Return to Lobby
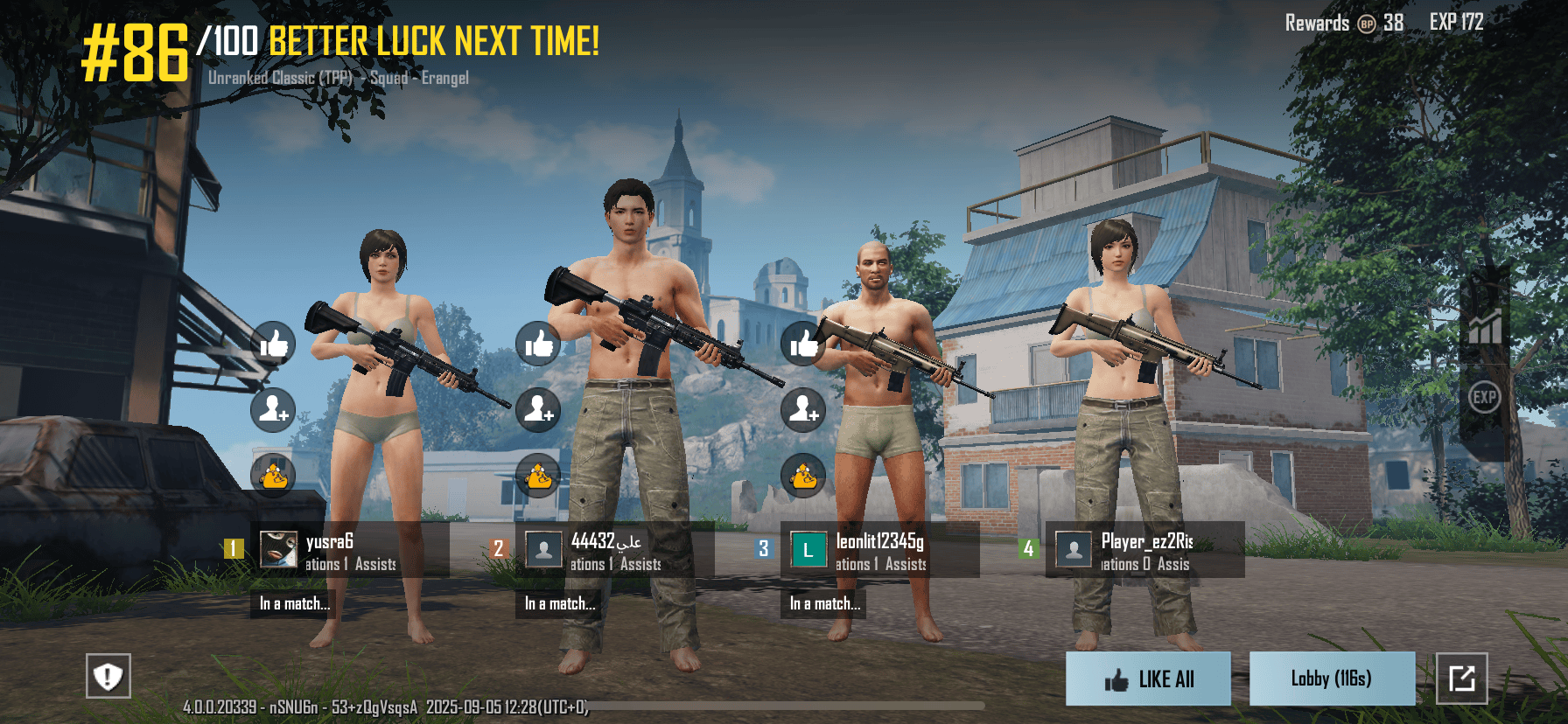 pyautogui.click(x=1332, y=679)
